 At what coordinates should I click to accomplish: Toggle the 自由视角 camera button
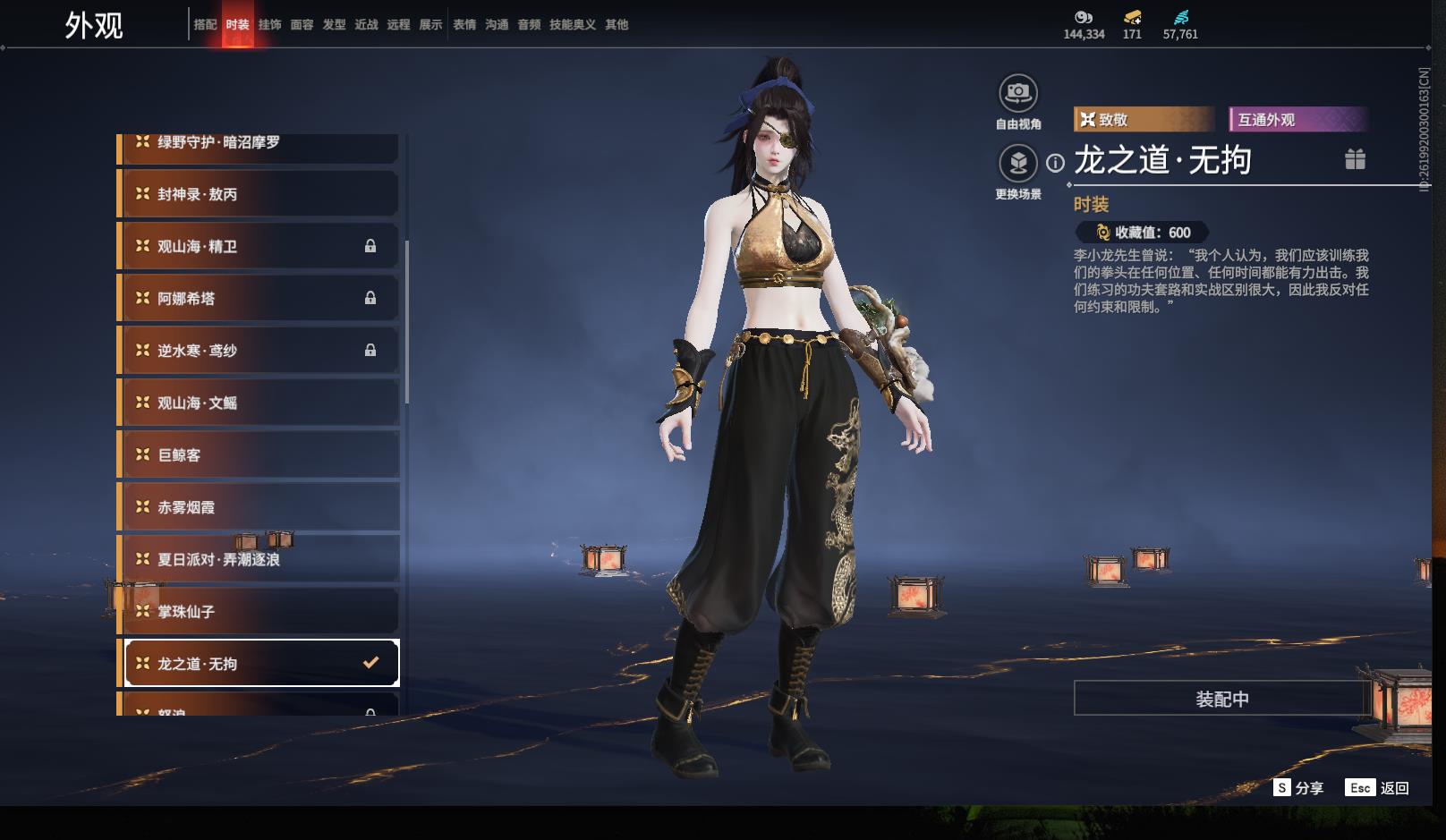coord(1017,93)
